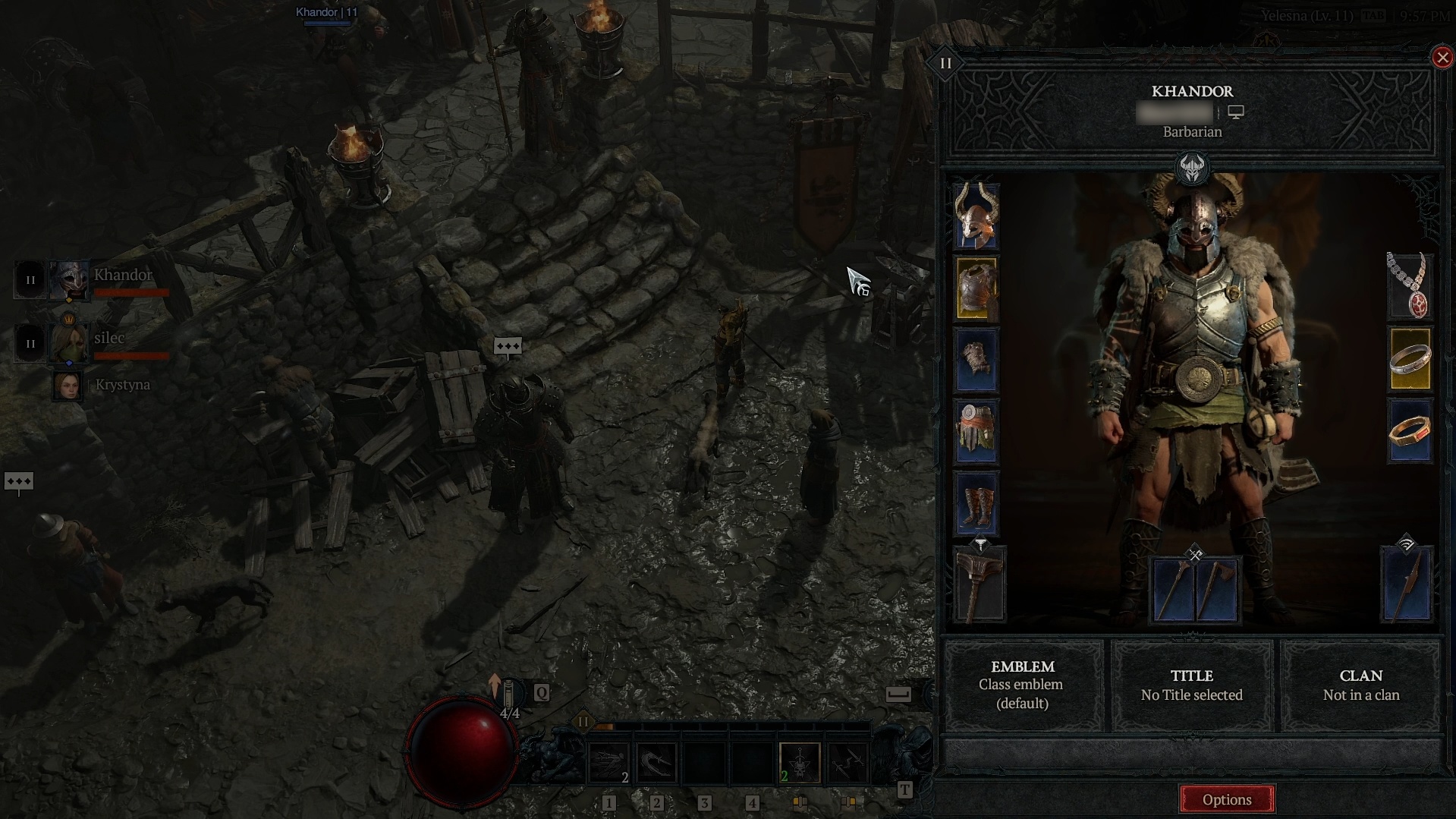Toggle the pause indicator beside Khandor's name
This screenshot has height=819, width=1456.
click(x=30, y=279)
